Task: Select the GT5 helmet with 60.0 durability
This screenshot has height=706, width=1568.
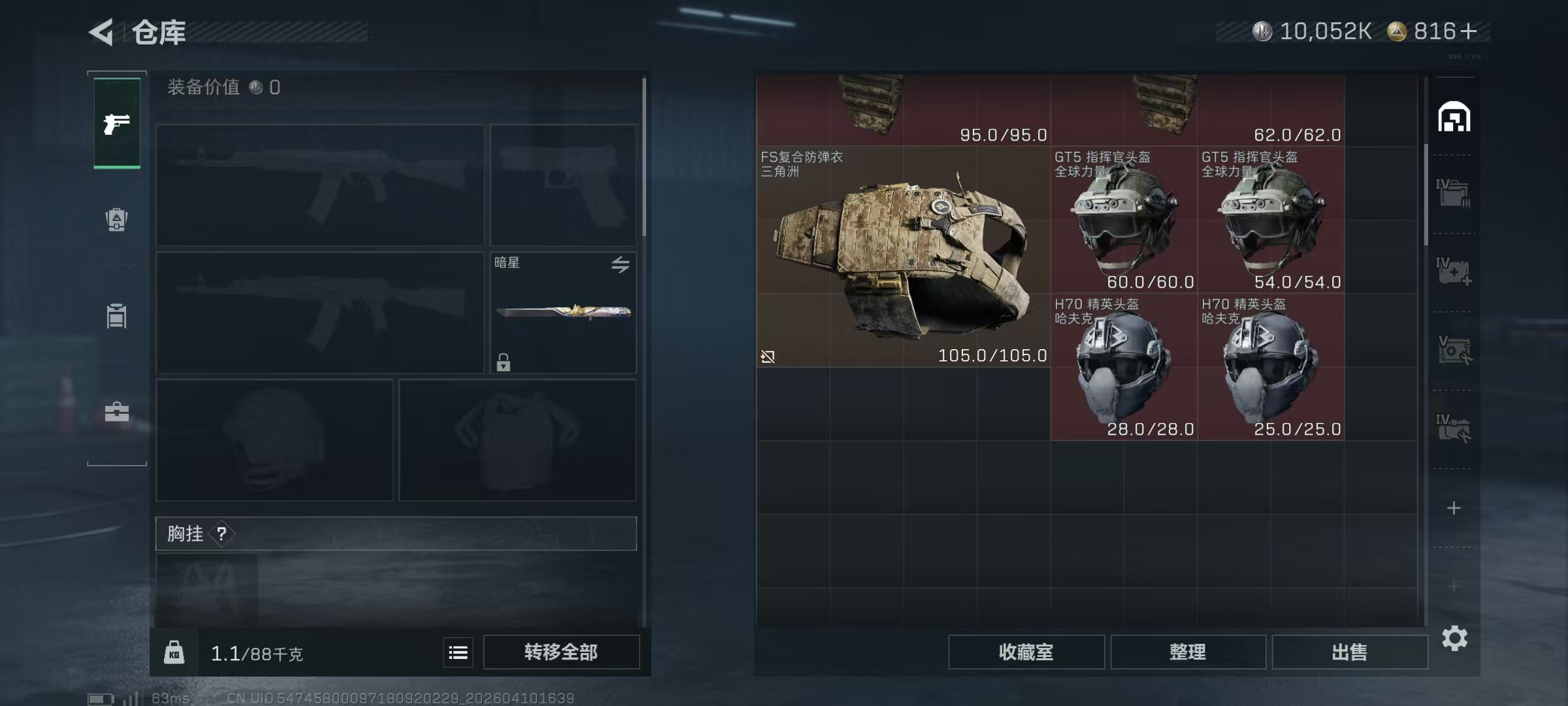Action: point(1124,220)
